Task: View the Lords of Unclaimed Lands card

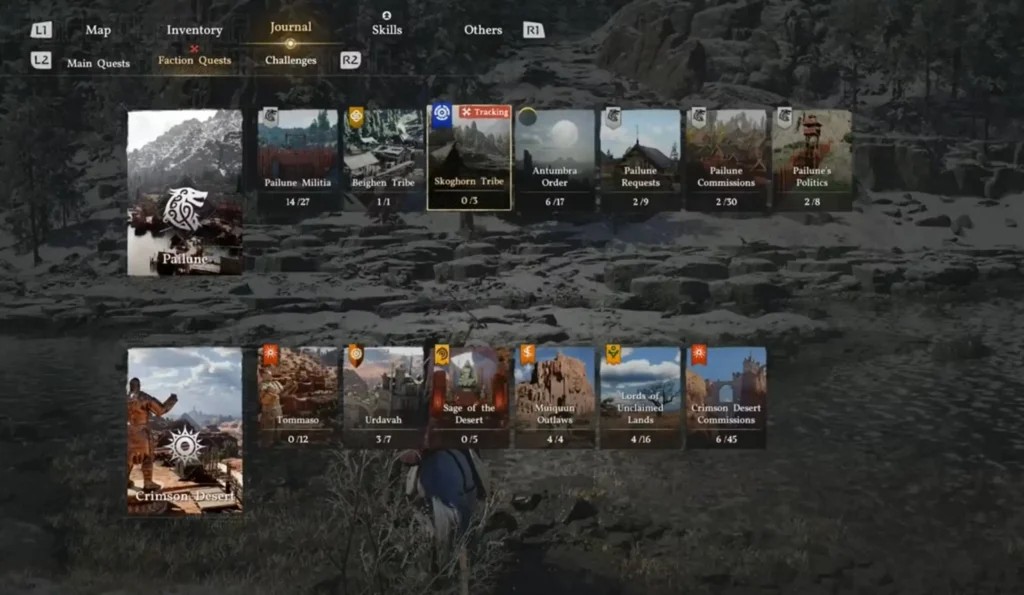Action: (x=641, y=397)
